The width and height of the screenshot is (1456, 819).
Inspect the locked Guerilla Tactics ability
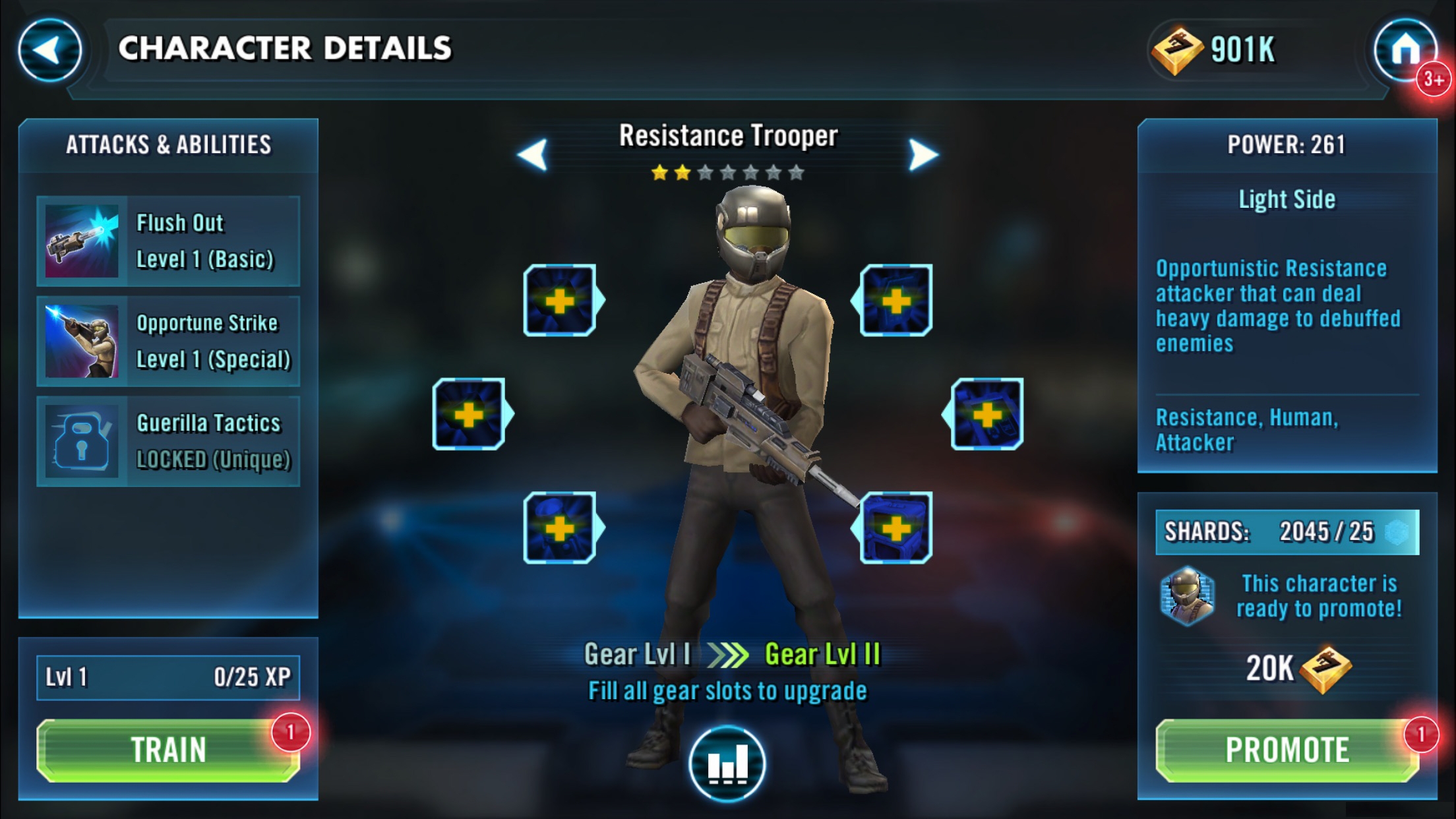[x=168, y=441]
